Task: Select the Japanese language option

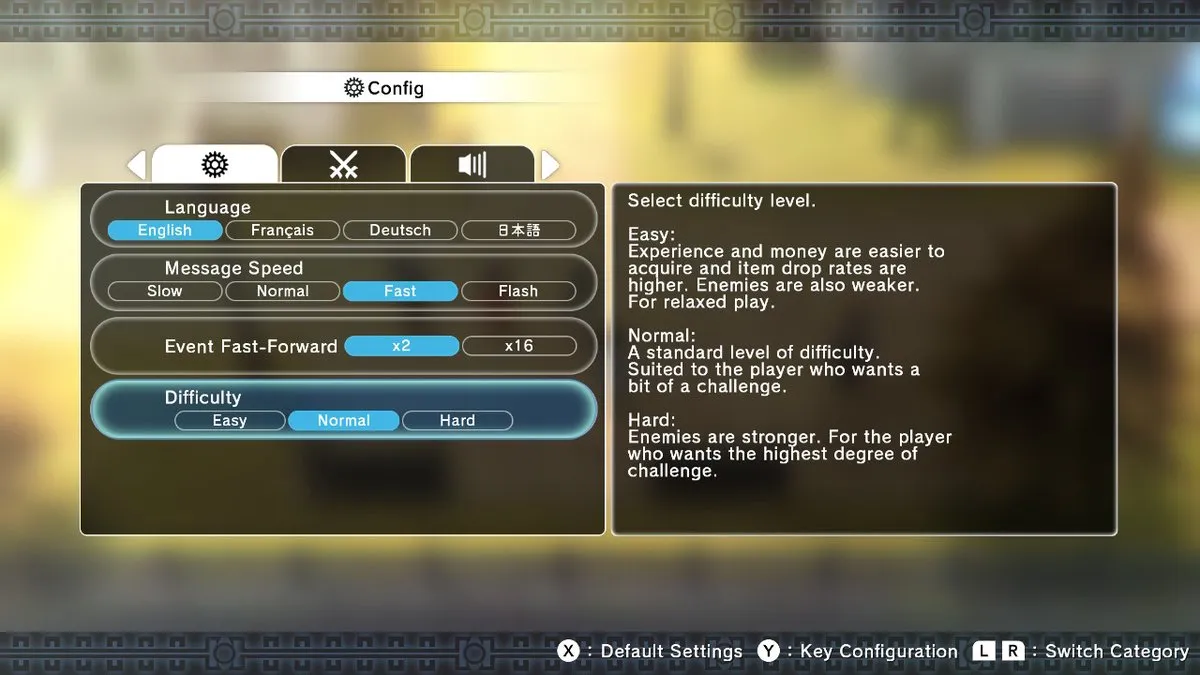Action: [x=518, y=230]
